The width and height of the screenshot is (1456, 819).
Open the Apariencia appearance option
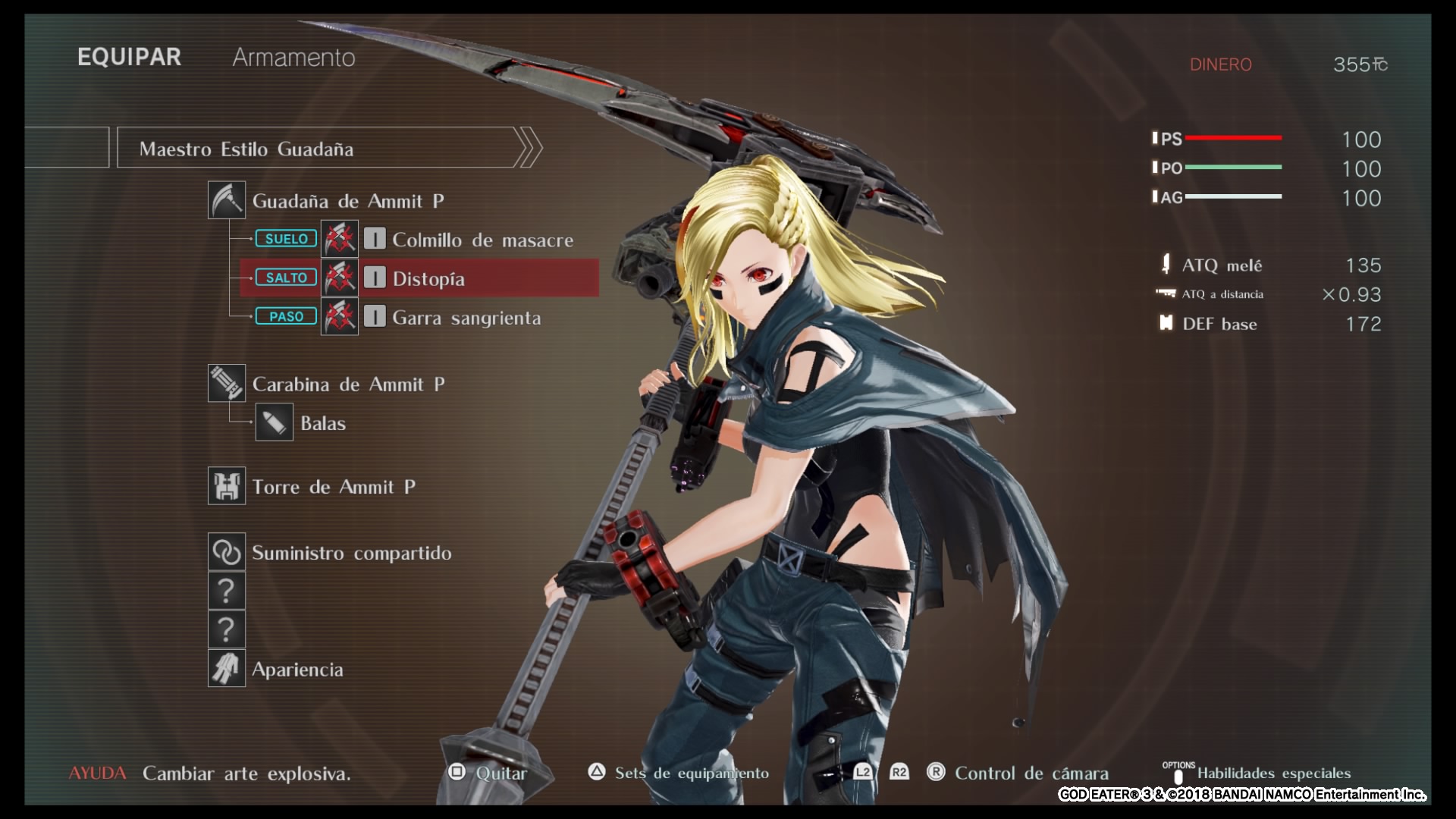[x=297, y=670]
